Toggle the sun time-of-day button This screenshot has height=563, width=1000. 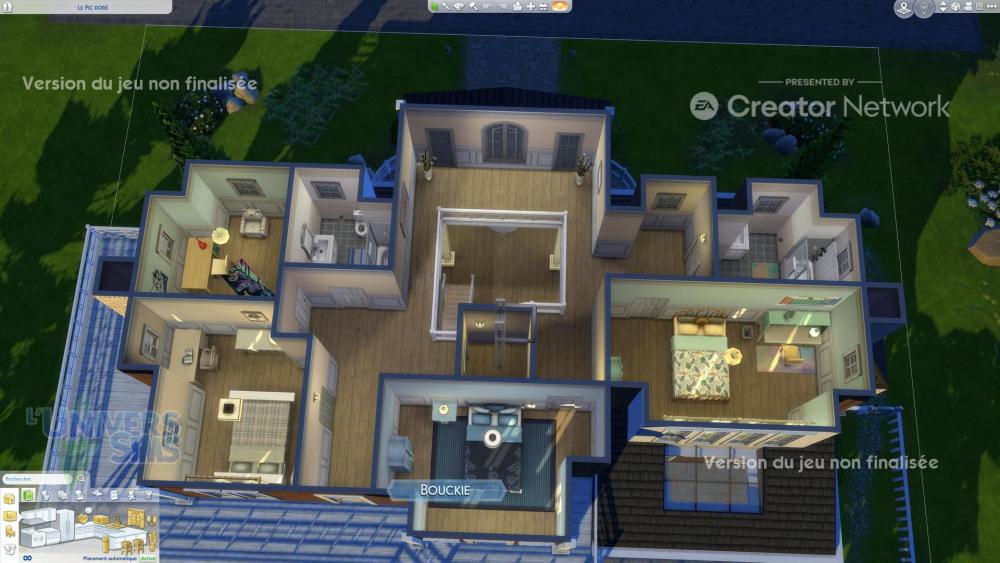561,6
